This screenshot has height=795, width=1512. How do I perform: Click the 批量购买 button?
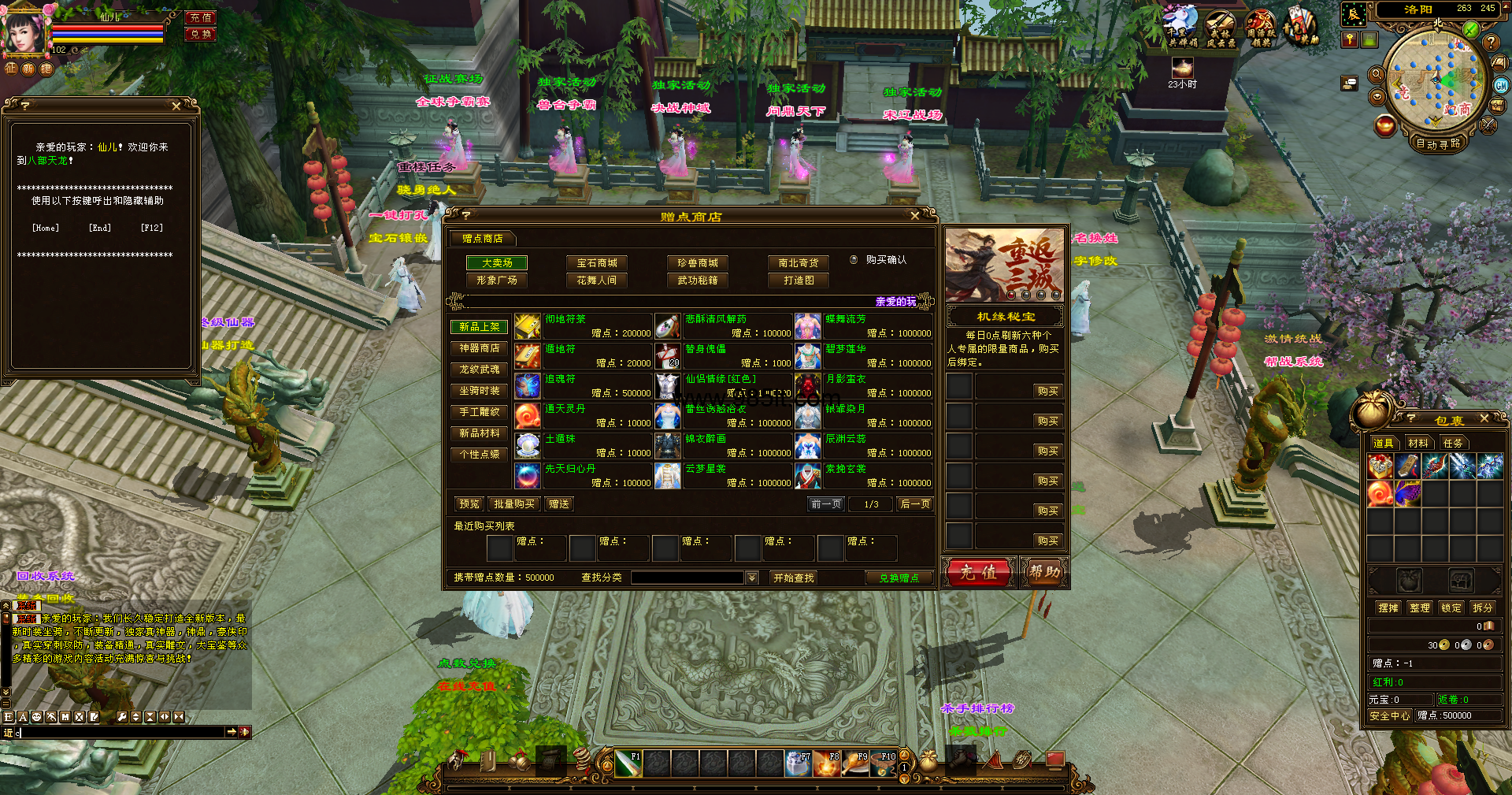[x=514, y=504]
